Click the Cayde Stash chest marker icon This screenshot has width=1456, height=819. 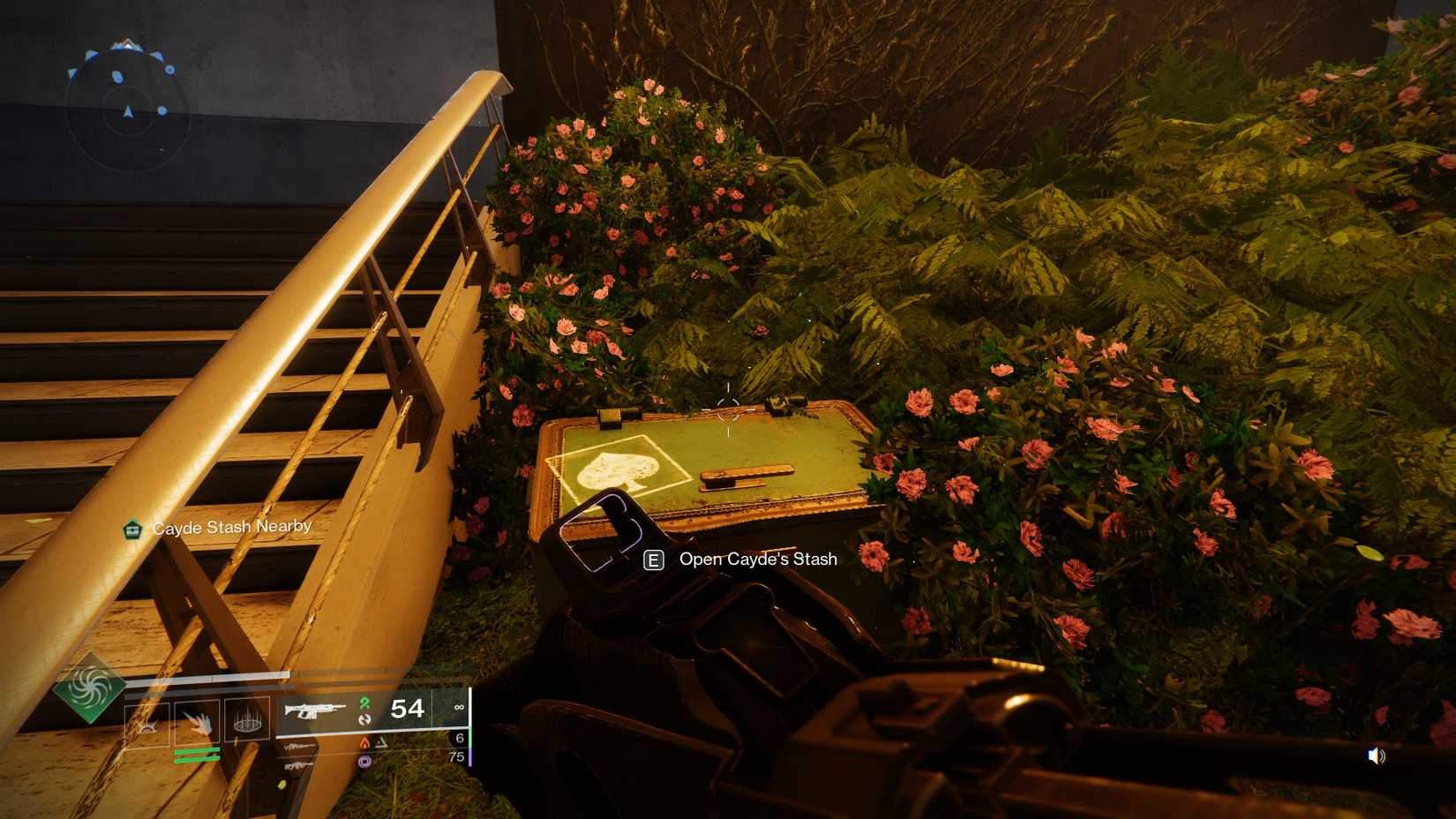click(132, 530)
